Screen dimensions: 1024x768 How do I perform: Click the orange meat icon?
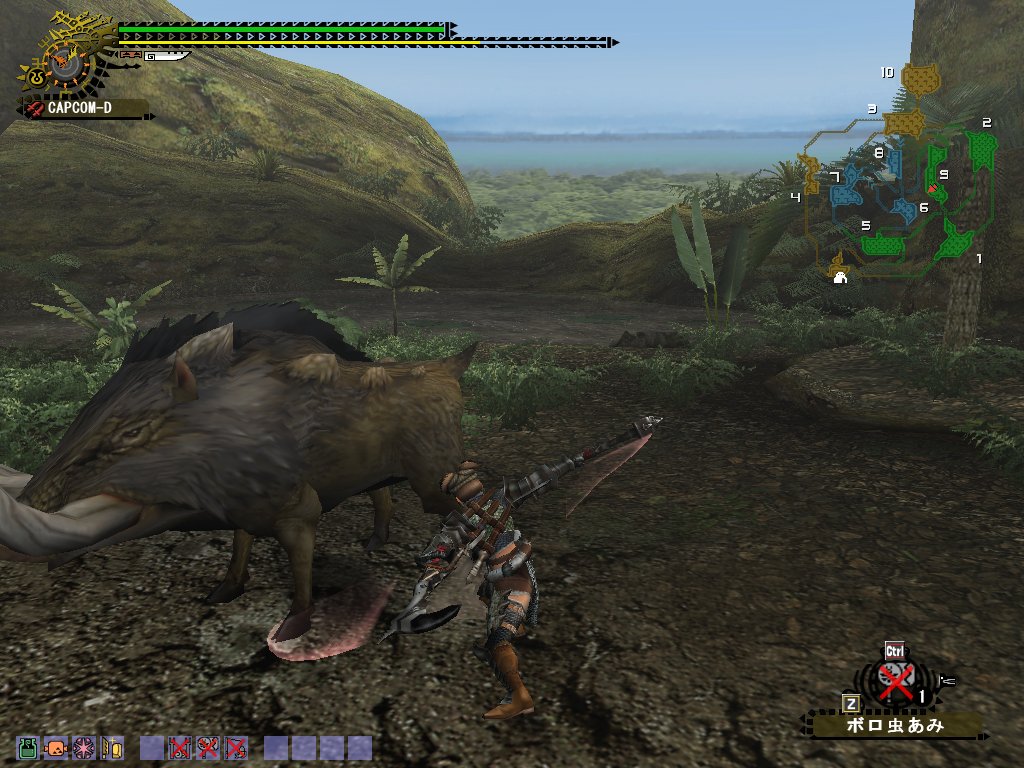[x=57, y=747]
